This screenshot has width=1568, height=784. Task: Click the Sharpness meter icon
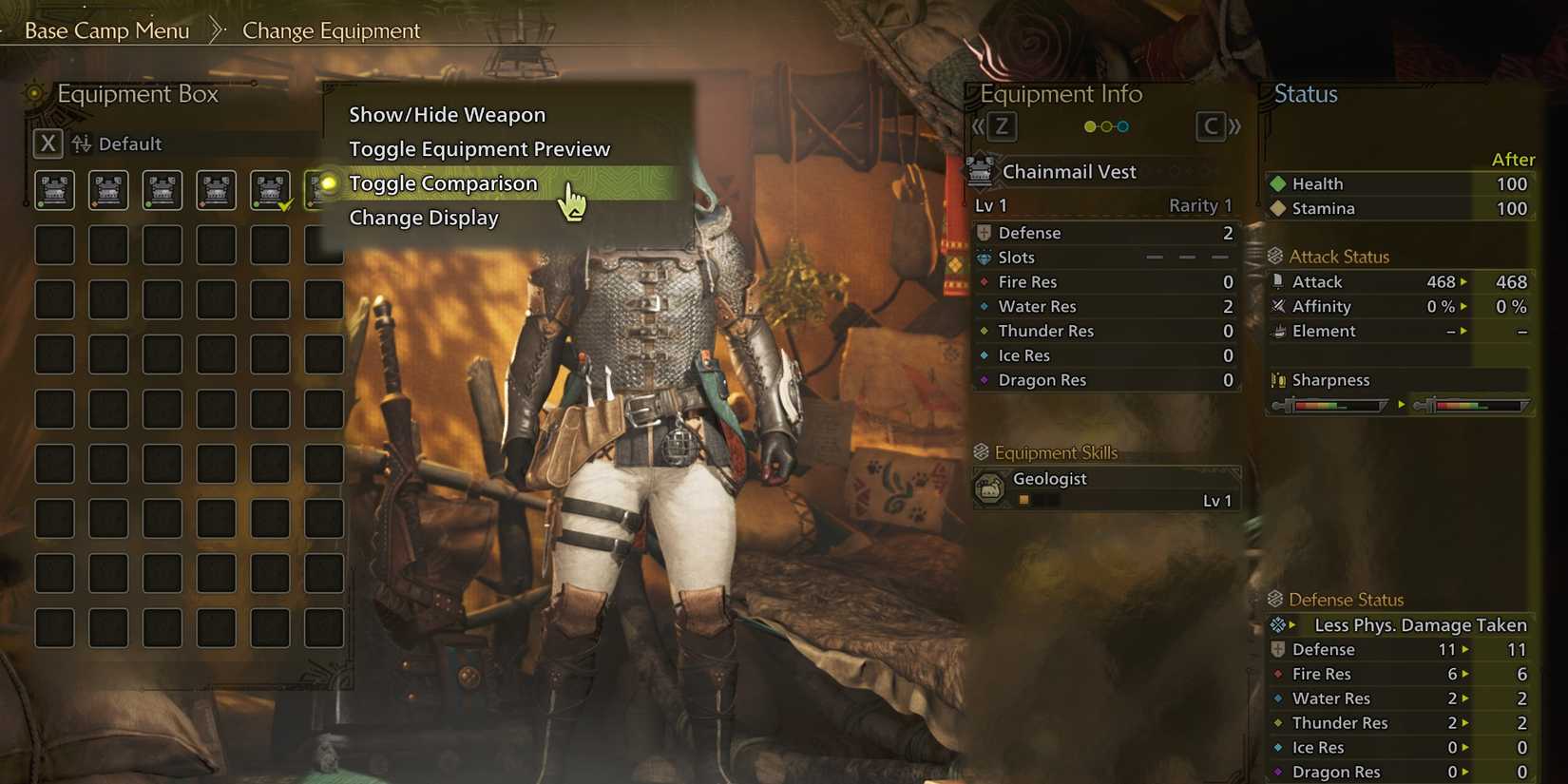coord(1277,379)
